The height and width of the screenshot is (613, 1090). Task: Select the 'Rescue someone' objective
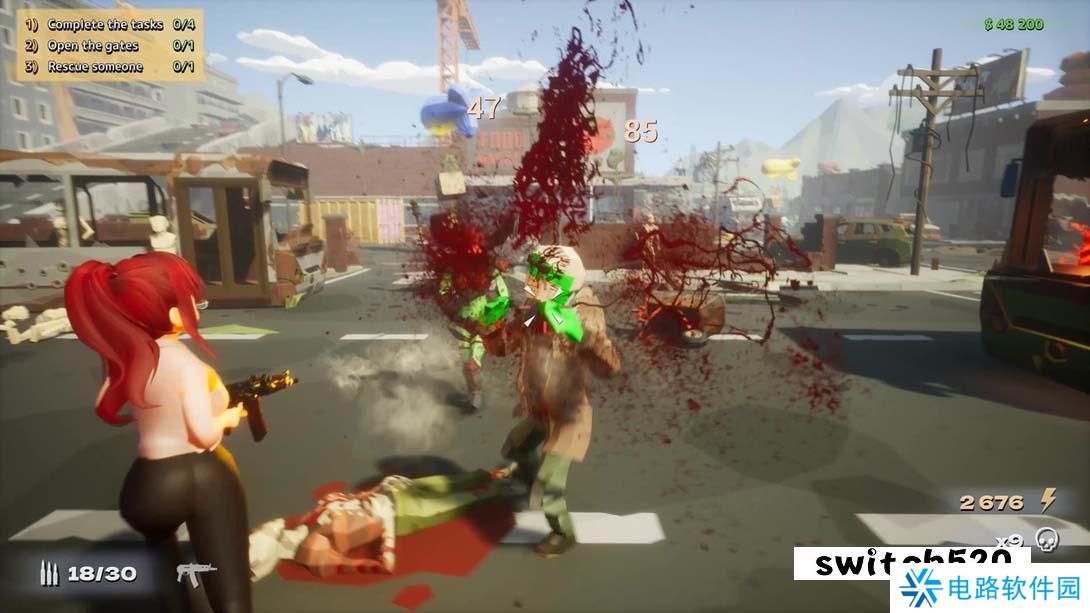tap(95, 67)
